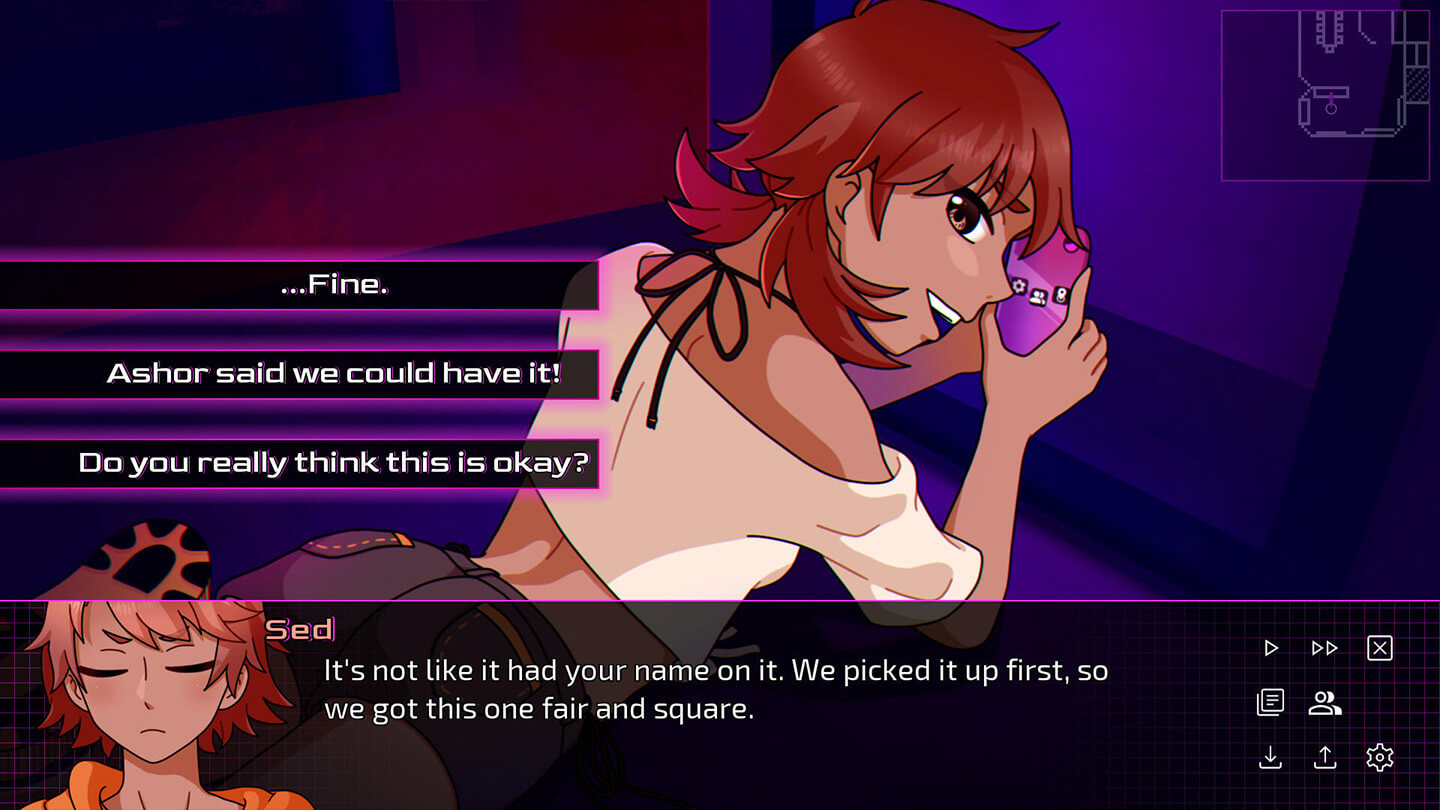The image size is (1440, 810).
Task: Load a save with the upload icon
Action: pyautogui.click(x=1325, y=758)
